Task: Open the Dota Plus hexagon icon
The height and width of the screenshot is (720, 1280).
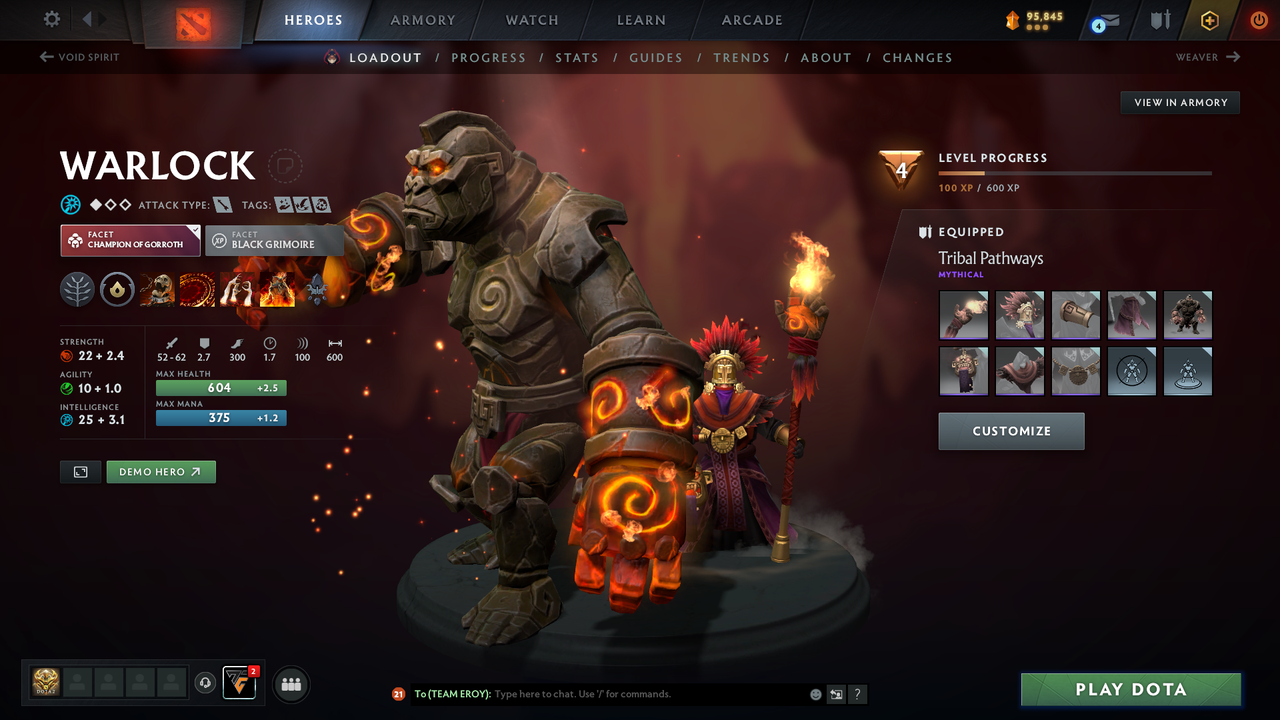Action: point(1209,20)
